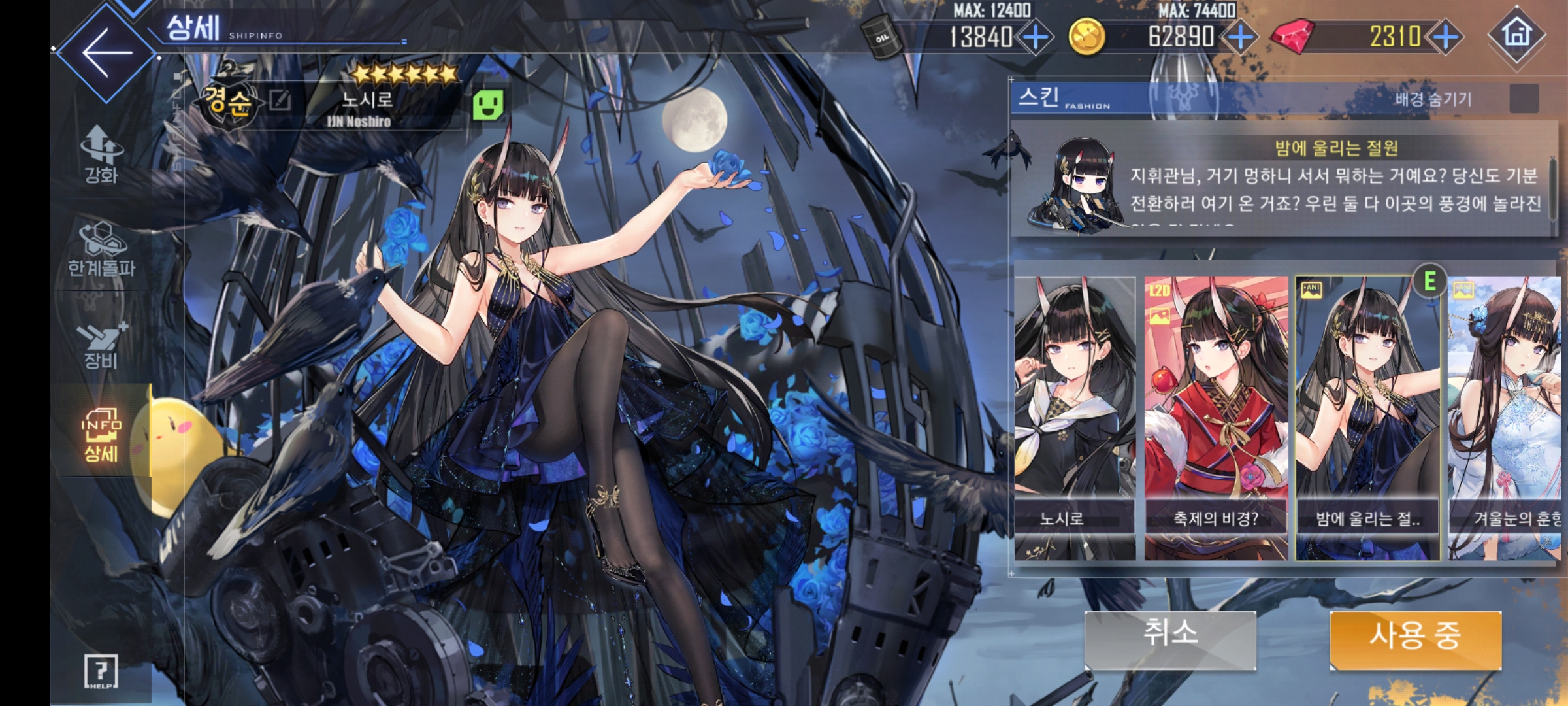Tap the green smiley affection icon
Image resolution: width=1568 pixels, height=706 pixels.
(488, 105)
